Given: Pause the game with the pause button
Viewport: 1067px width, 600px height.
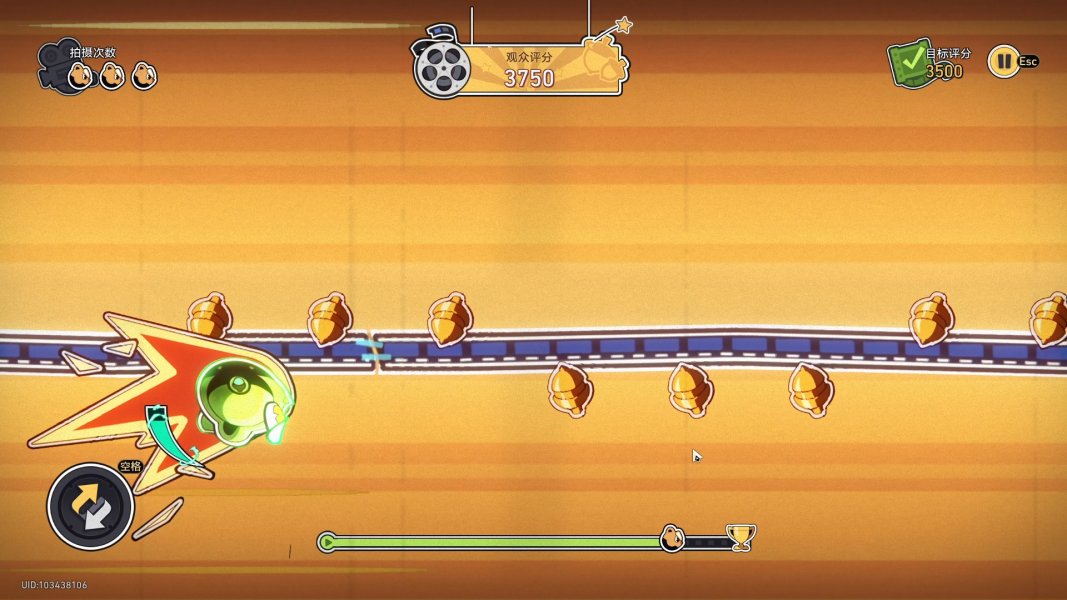Looking at the screenshot, I should (1002, 62).
